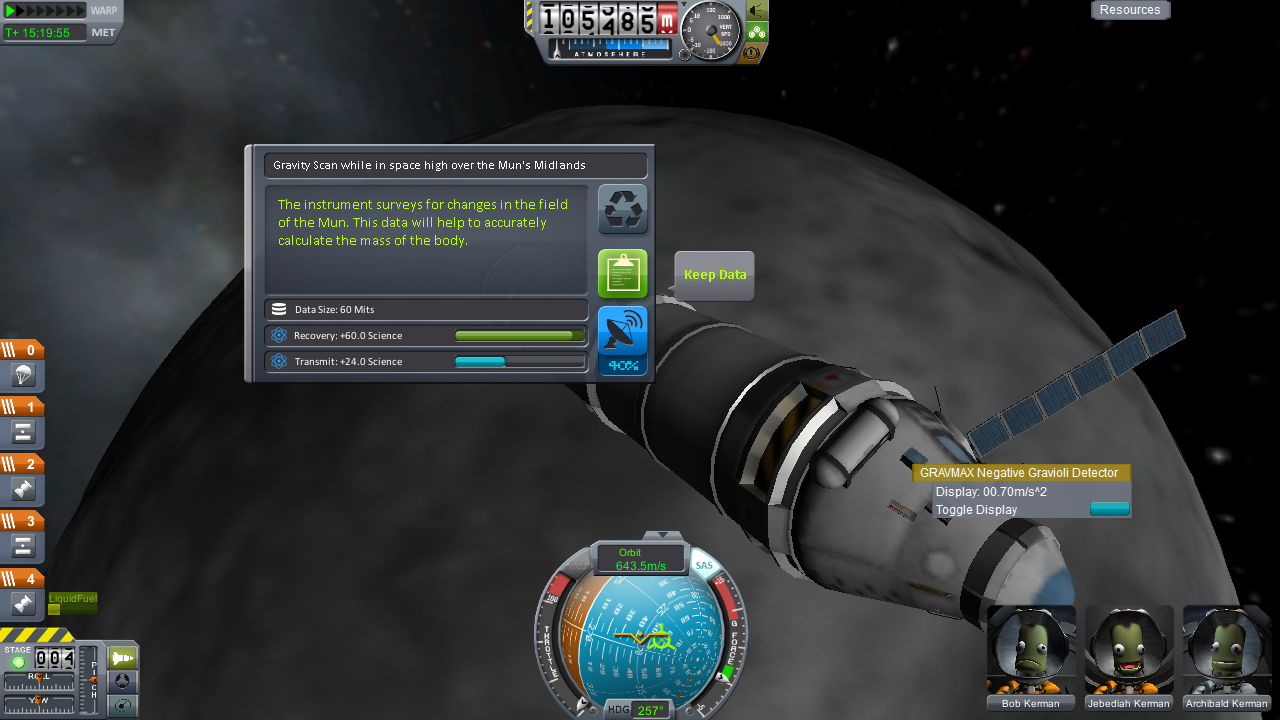Toggle the GRAVMAX detector display
Viewport: 1280px width, 720px height.
(1109, 510)
